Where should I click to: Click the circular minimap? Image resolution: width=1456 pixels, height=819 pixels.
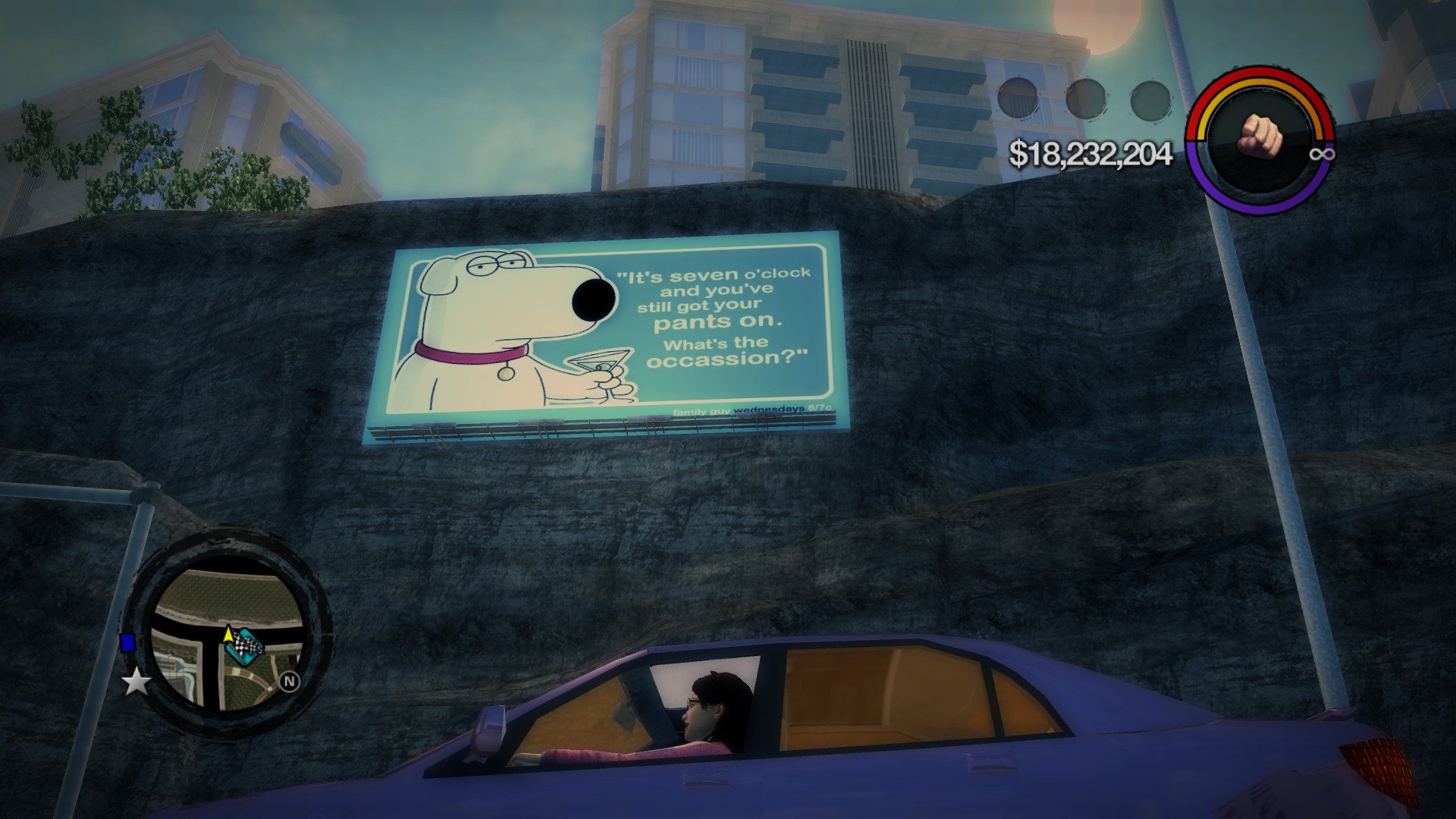tap(227, 635)
